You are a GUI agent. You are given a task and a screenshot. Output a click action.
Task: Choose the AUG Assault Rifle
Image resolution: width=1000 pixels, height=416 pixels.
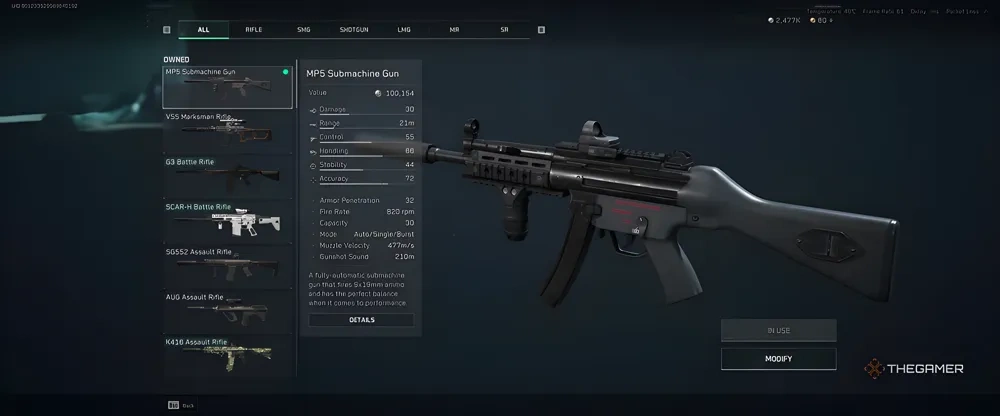point(228,312)
